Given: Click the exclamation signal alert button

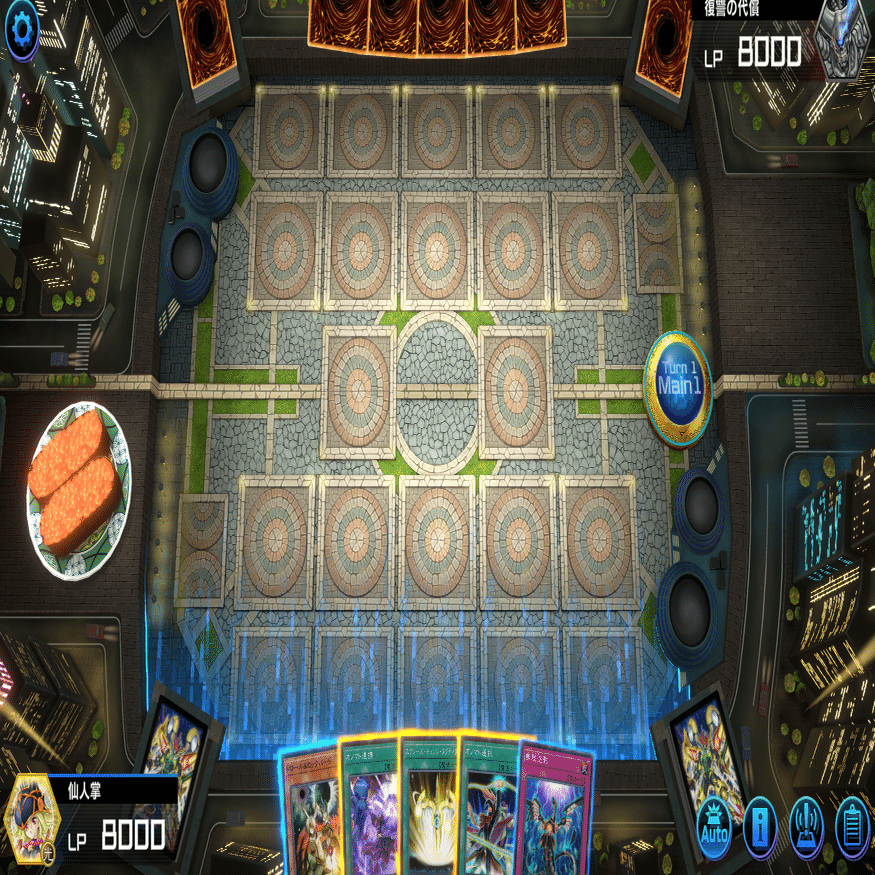Looking at the screenshot, I should pyautogui.click(x=806, y=828).
